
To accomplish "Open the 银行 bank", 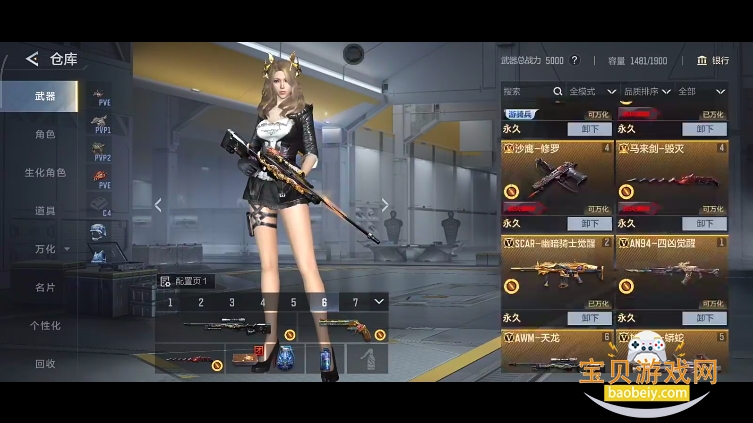I will 713,60.
